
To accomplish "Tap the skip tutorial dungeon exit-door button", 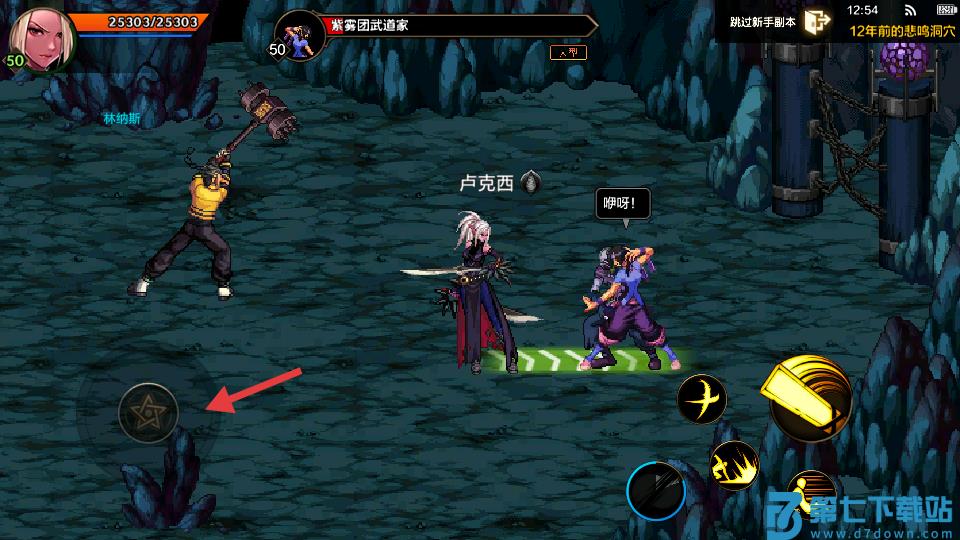I will [x=817, y=22].
